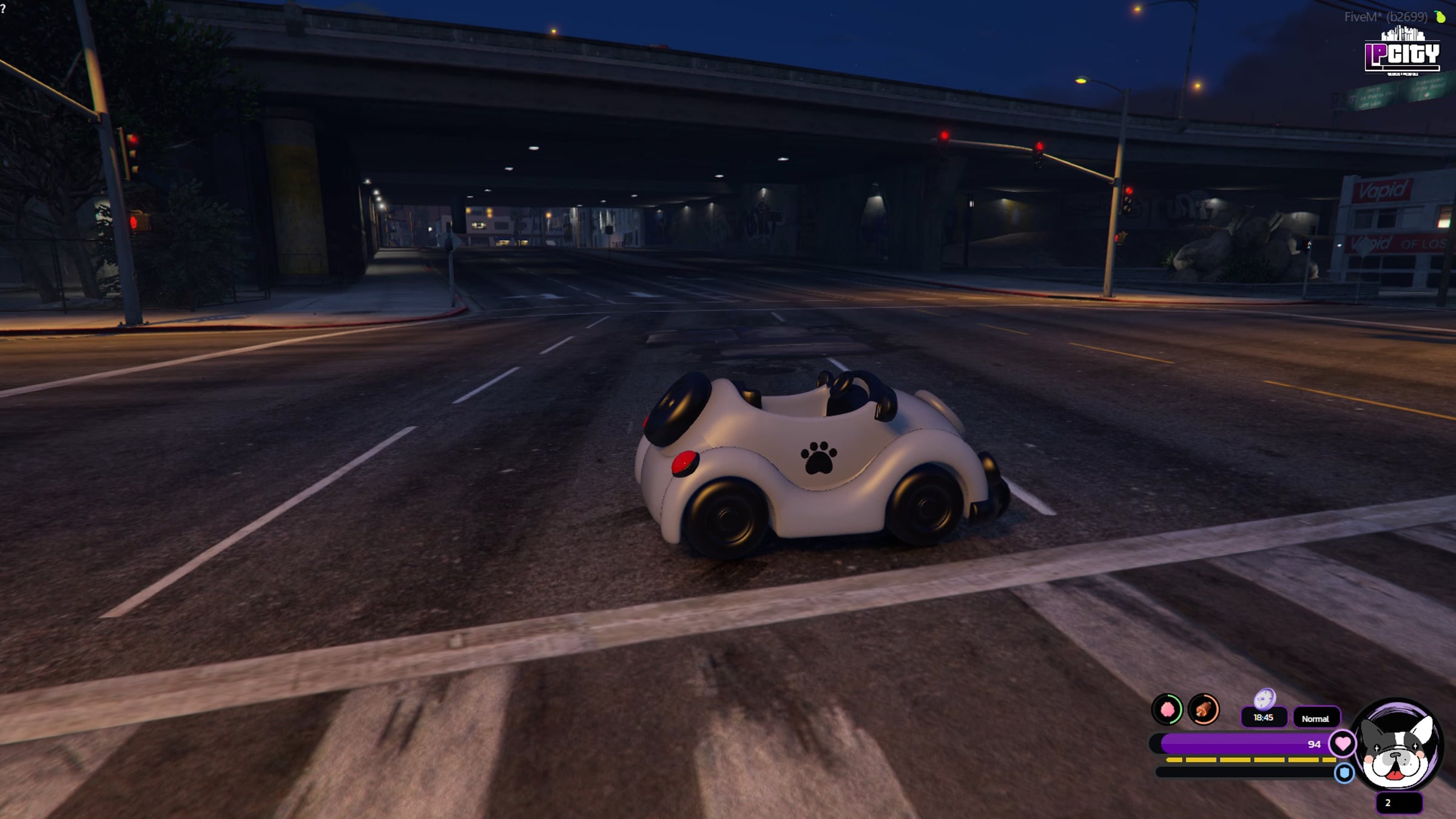Click the purple clock icon
Screen dimensions: 1456x819
pyautogui.click(x=1265, y=699)
